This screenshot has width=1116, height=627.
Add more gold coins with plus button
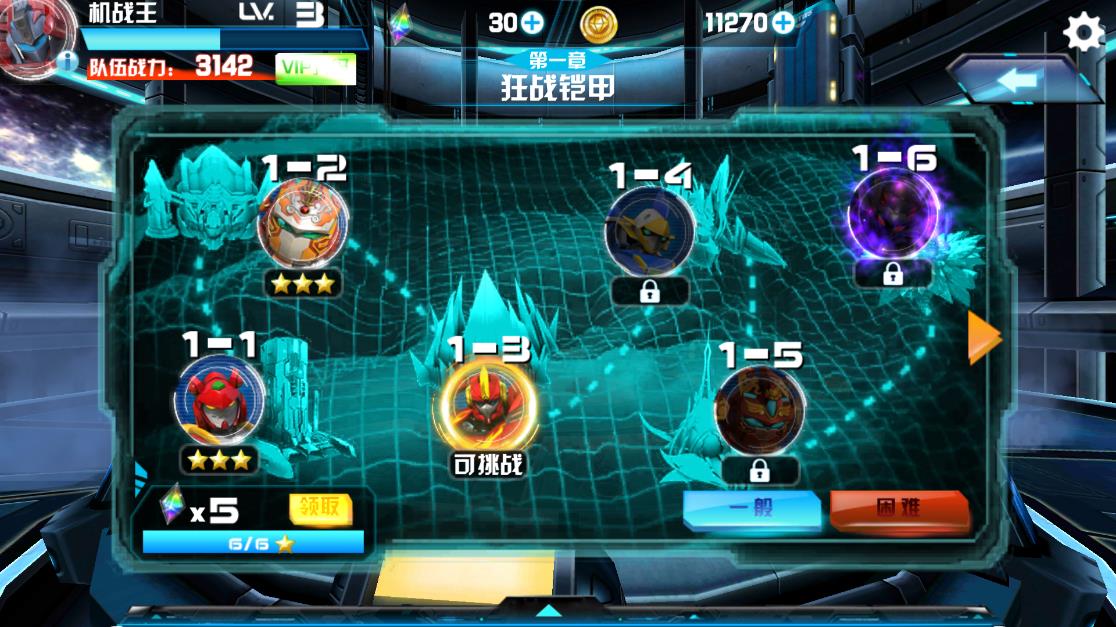tap(781, 22)
